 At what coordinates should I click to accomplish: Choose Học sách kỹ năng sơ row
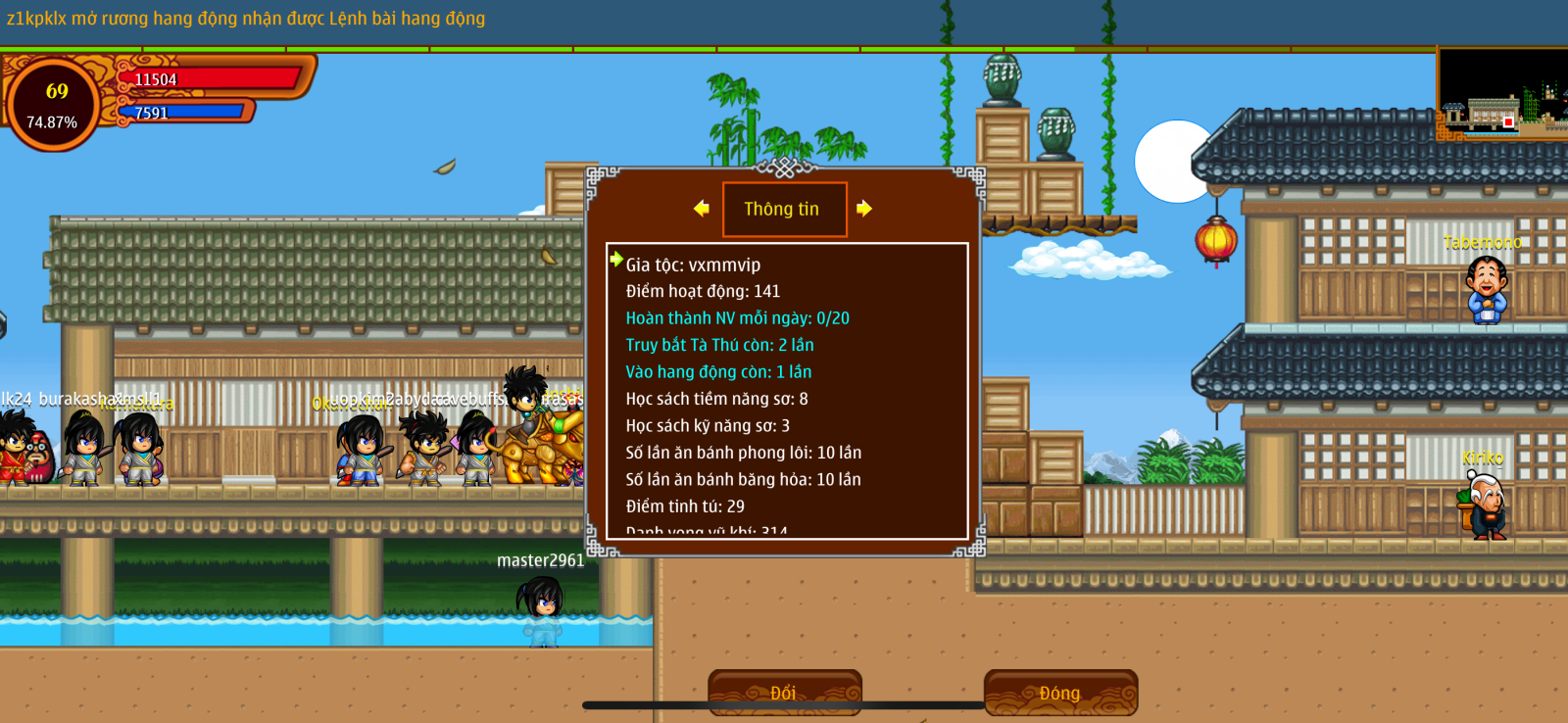click(708, 426)
